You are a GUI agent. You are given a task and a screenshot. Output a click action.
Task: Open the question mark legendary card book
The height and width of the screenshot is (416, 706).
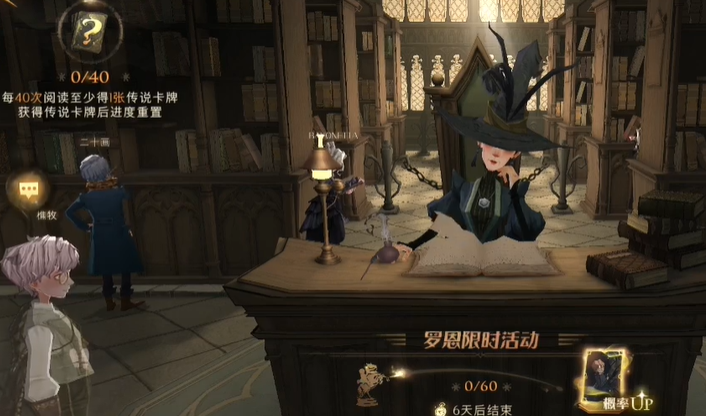(89, 33)
